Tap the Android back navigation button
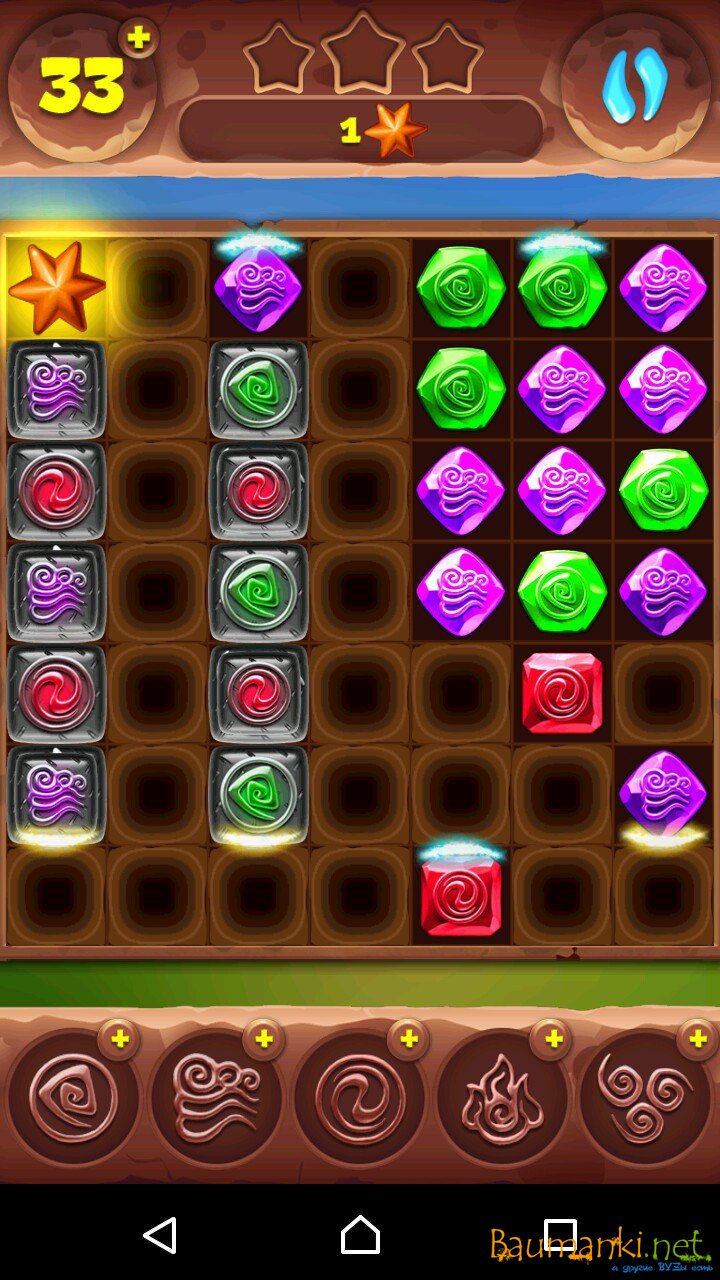 click(x=160, y=1235)
